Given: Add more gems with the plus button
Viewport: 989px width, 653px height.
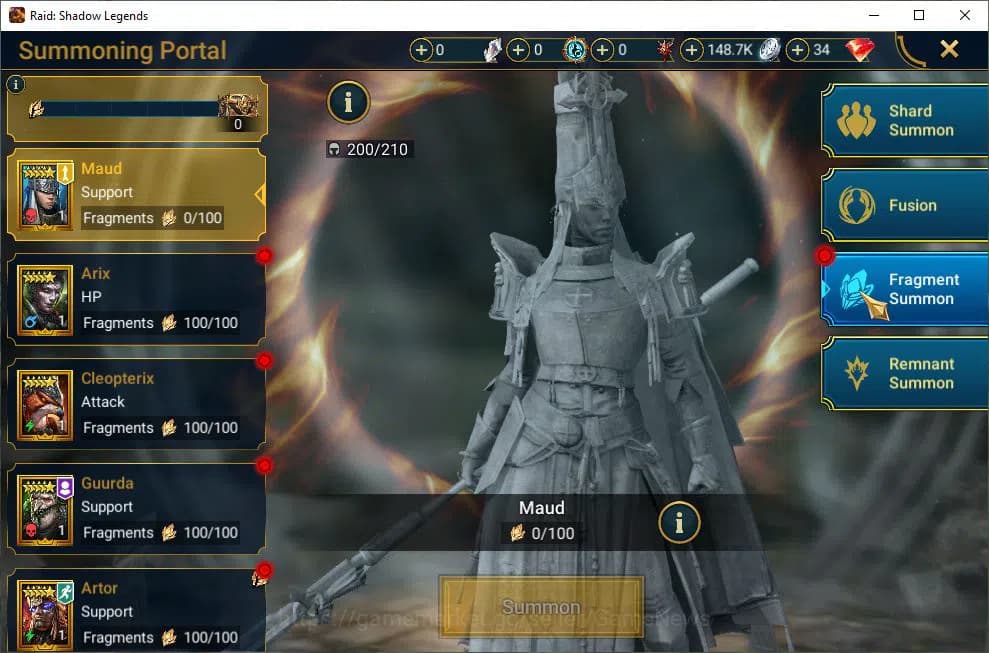Looking at the screenshot, I should click(797, 50).
